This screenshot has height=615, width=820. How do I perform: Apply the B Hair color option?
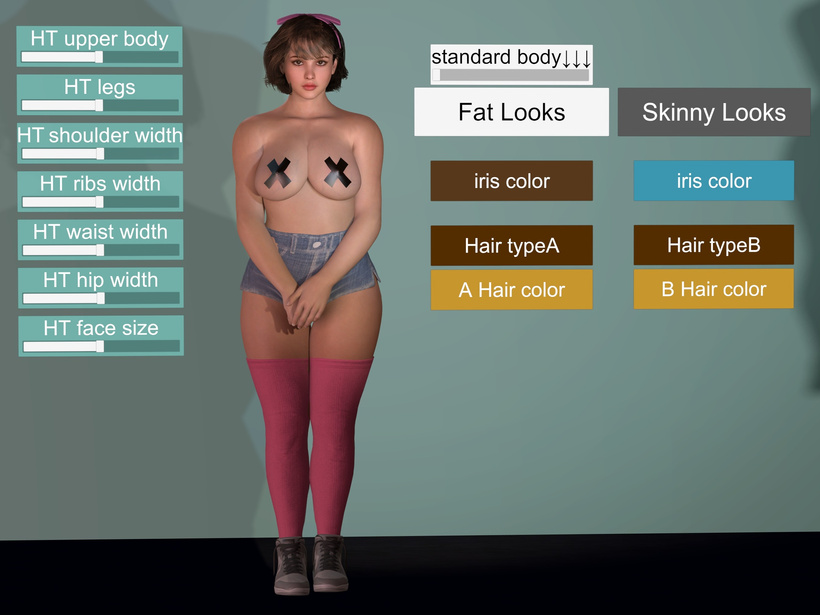[x=714, y=289]
